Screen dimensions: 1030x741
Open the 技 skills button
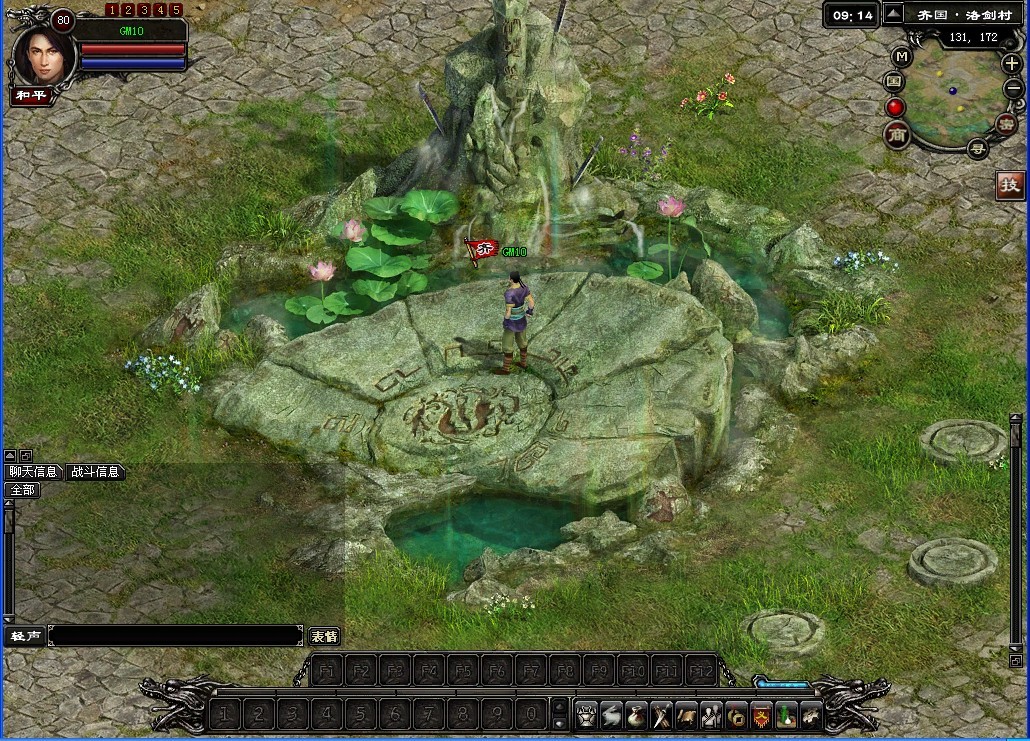pyautogui.click(x=1010, y=185)
